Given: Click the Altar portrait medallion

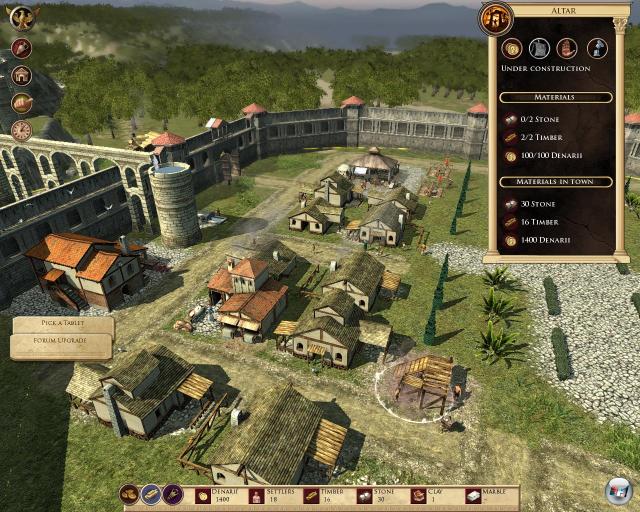Looking at the screenshot, I should pyautogui.click(x=496, y=17).
